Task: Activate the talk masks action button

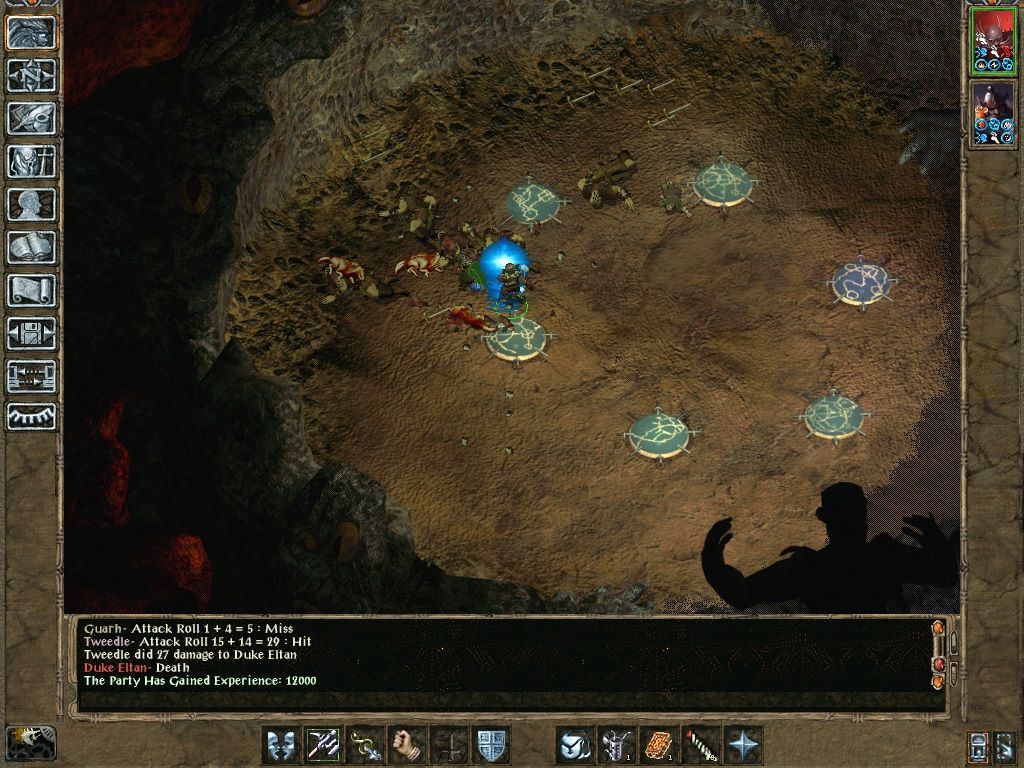Action: (281, 745)
